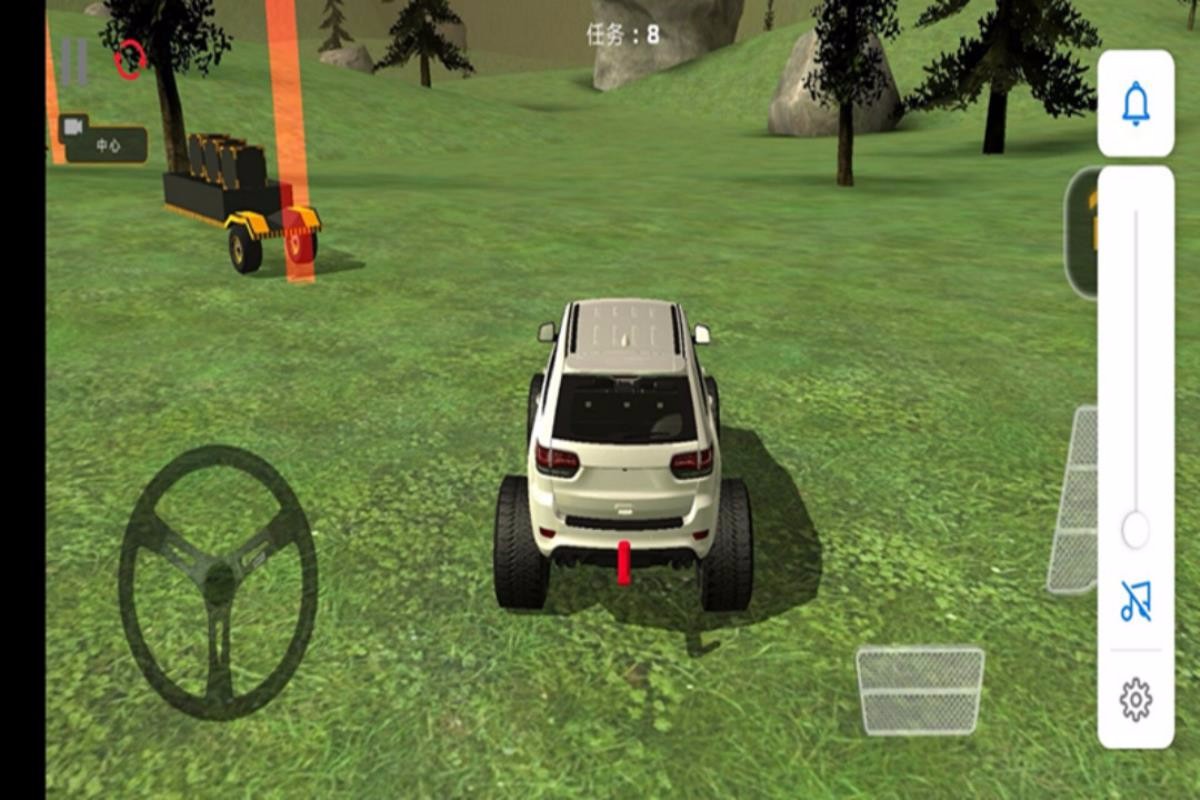Pause the game with the pause icon

[73, 61]
